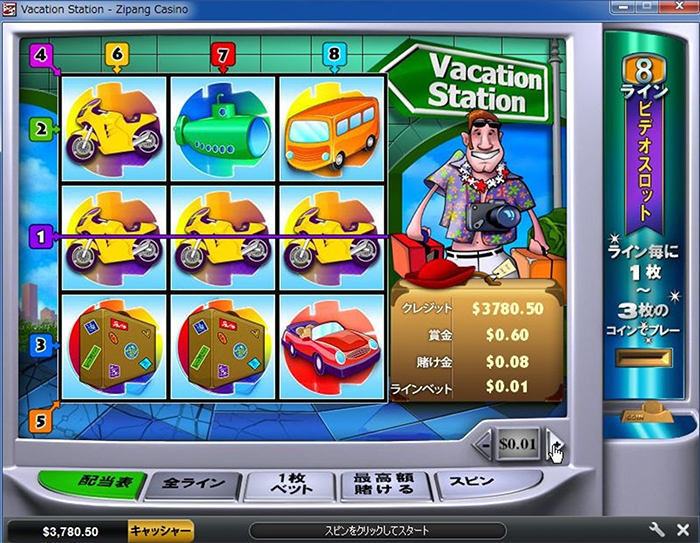This screenshot has width=700, height=543.
Task: Select payline marker number 1
Action: [41, 237]
